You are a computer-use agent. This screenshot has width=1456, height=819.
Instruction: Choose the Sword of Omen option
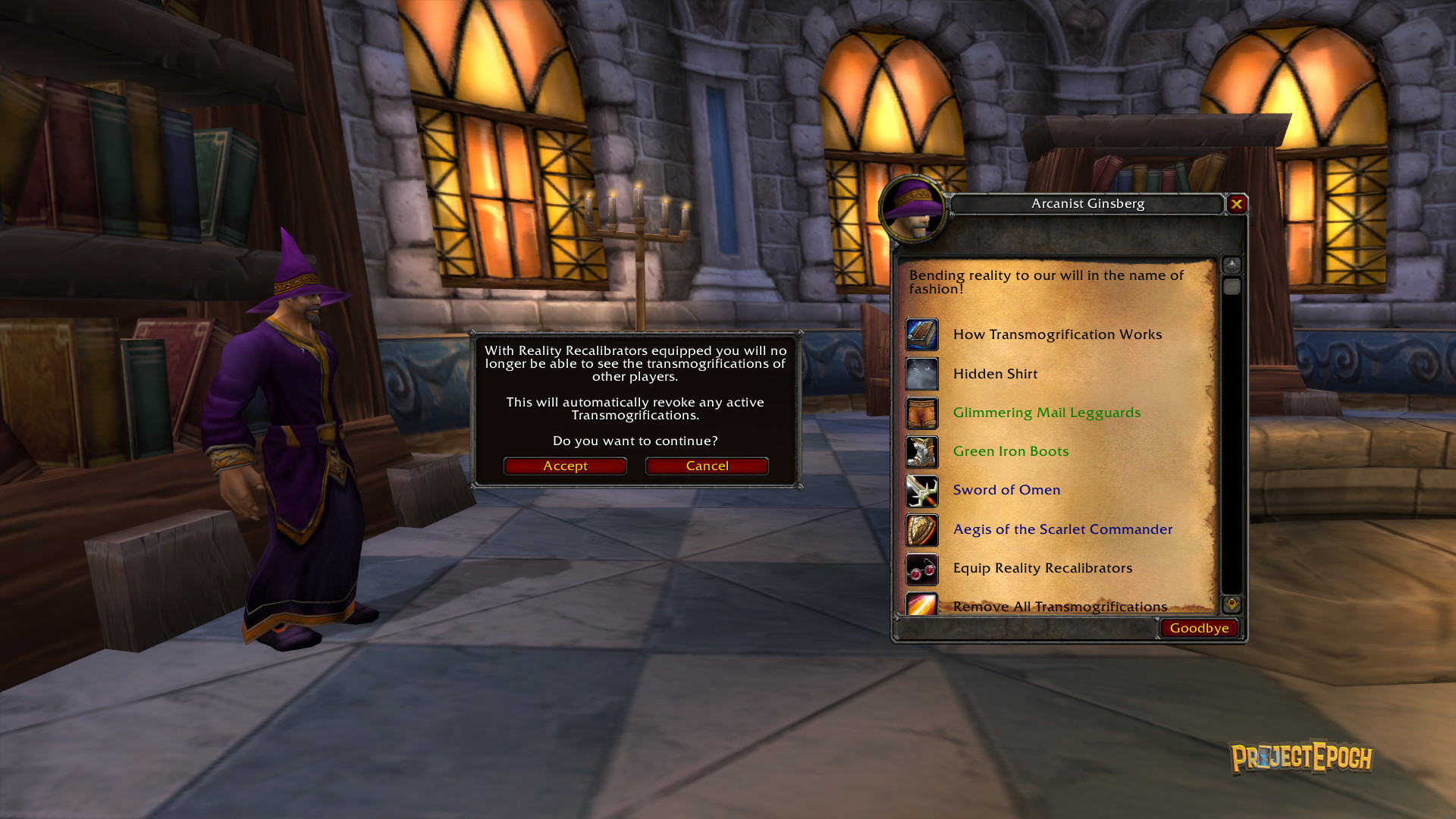click(1006, 490)
